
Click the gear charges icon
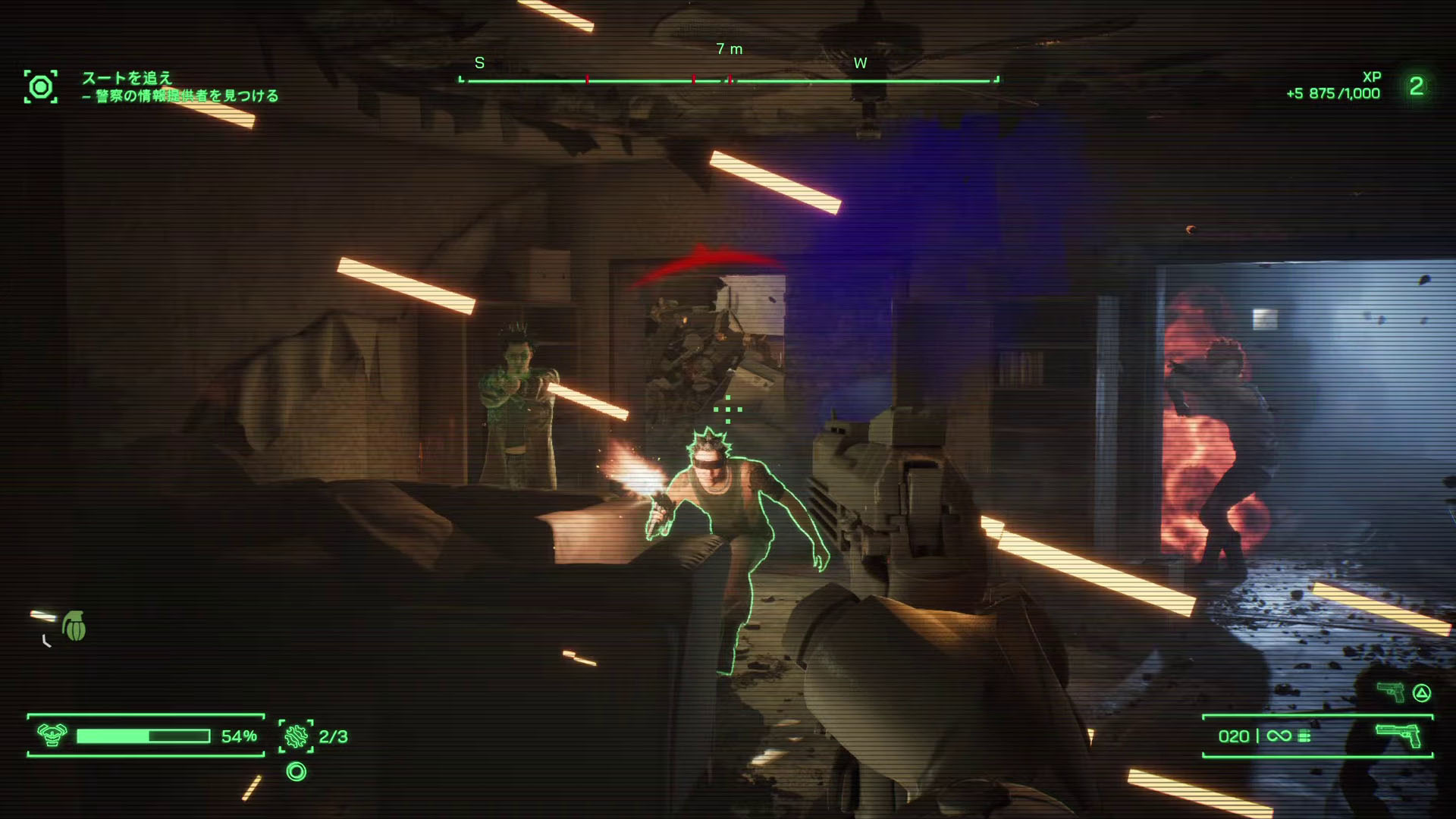[296, 736]
